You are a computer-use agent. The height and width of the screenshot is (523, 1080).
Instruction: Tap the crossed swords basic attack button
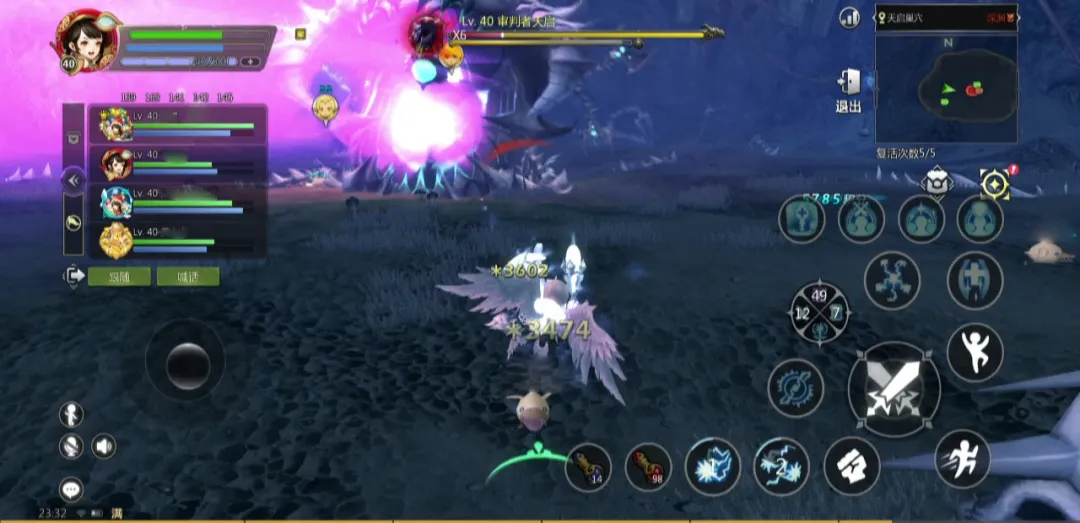point(894,390)
